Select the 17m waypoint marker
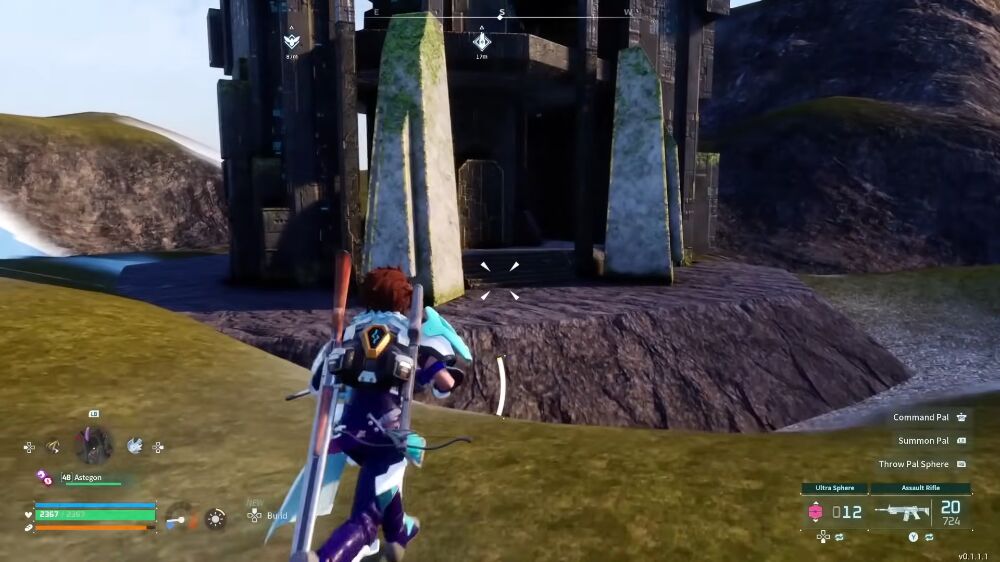Screen dimensions: 1000x562 [x=482, y=42]
